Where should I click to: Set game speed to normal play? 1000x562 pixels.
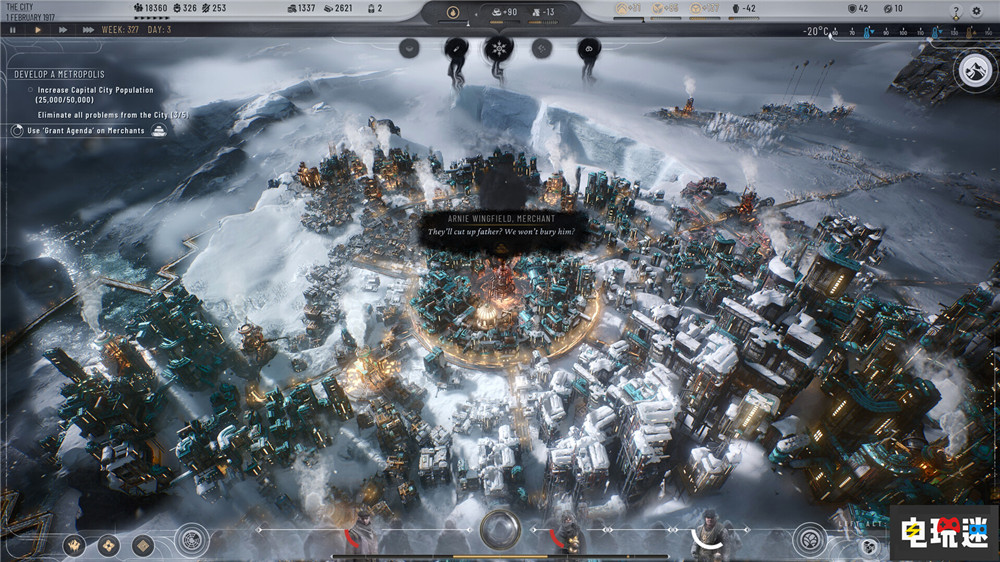coord(38,30)
